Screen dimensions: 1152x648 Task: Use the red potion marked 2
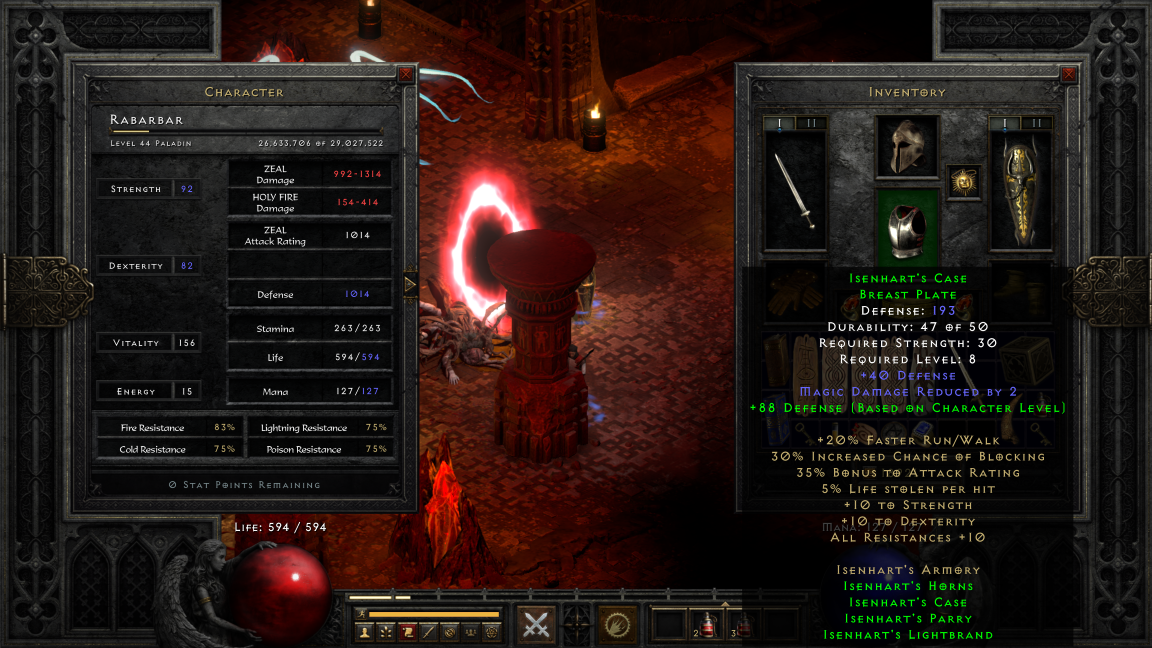(x=706, y=626)
